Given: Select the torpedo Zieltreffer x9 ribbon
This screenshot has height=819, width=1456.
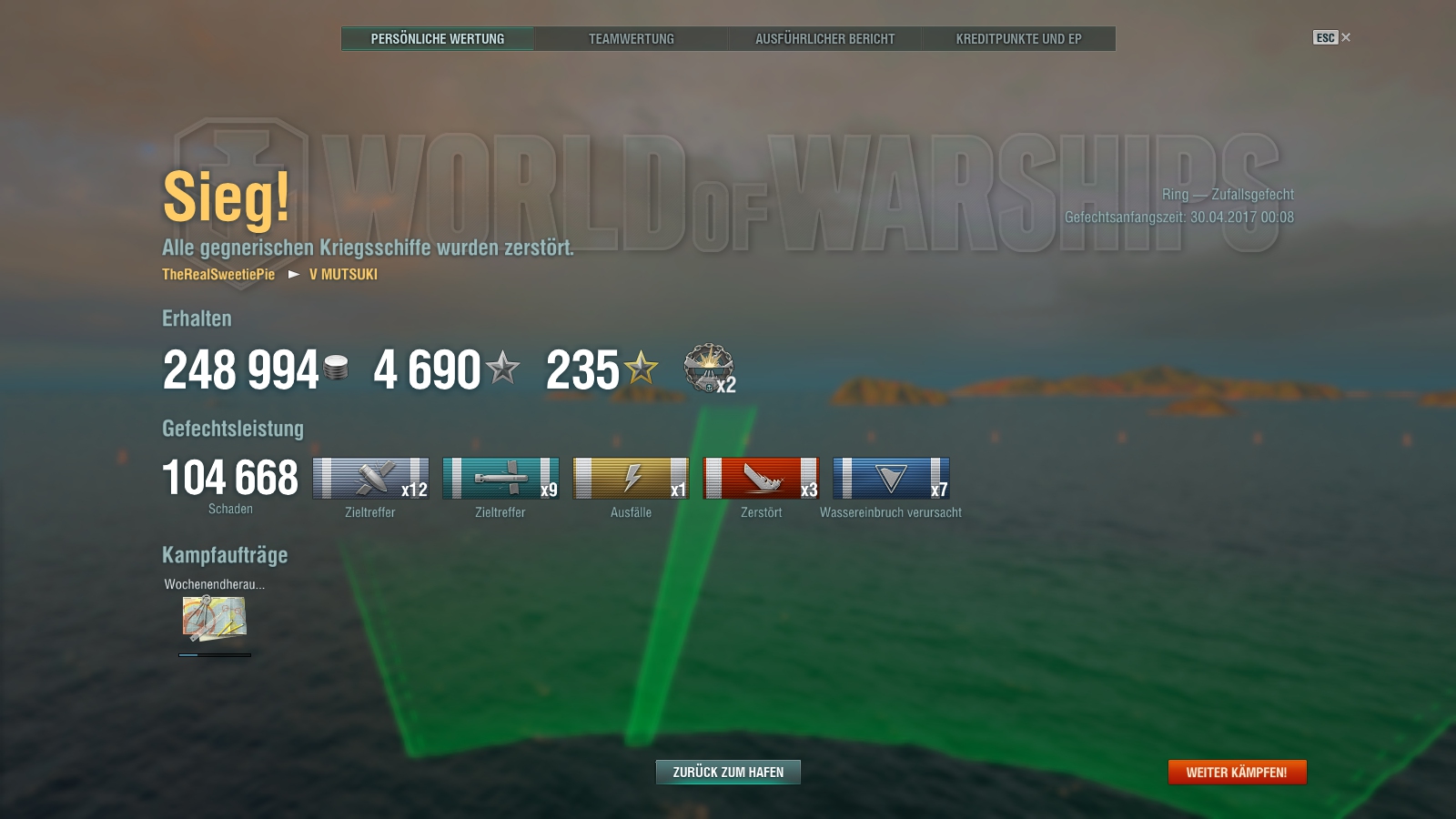Looking at the screenshot, I should [x=500, y=479].
